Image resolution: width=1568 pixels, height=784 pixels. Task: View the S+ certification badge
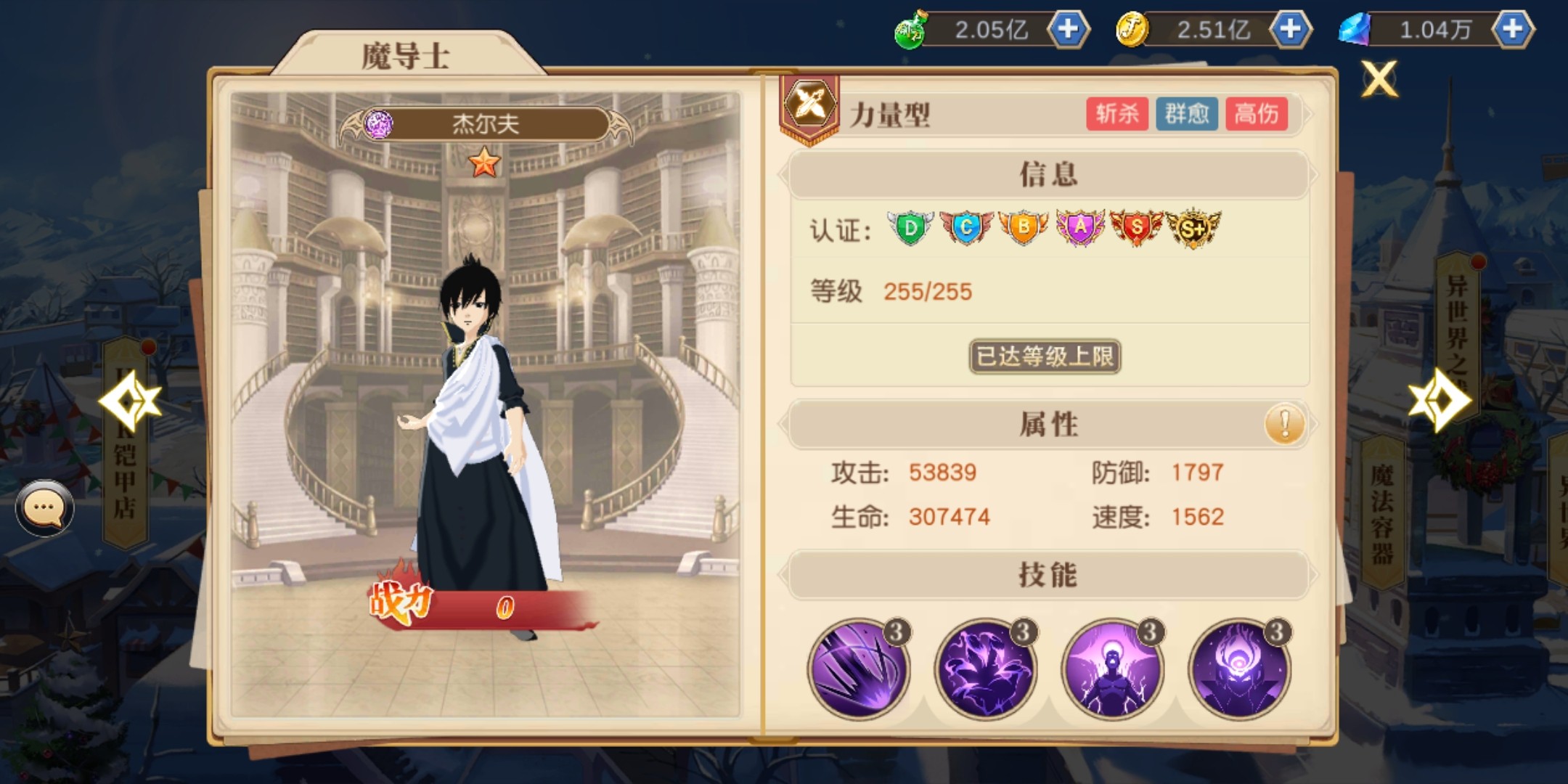(1193, 229)
